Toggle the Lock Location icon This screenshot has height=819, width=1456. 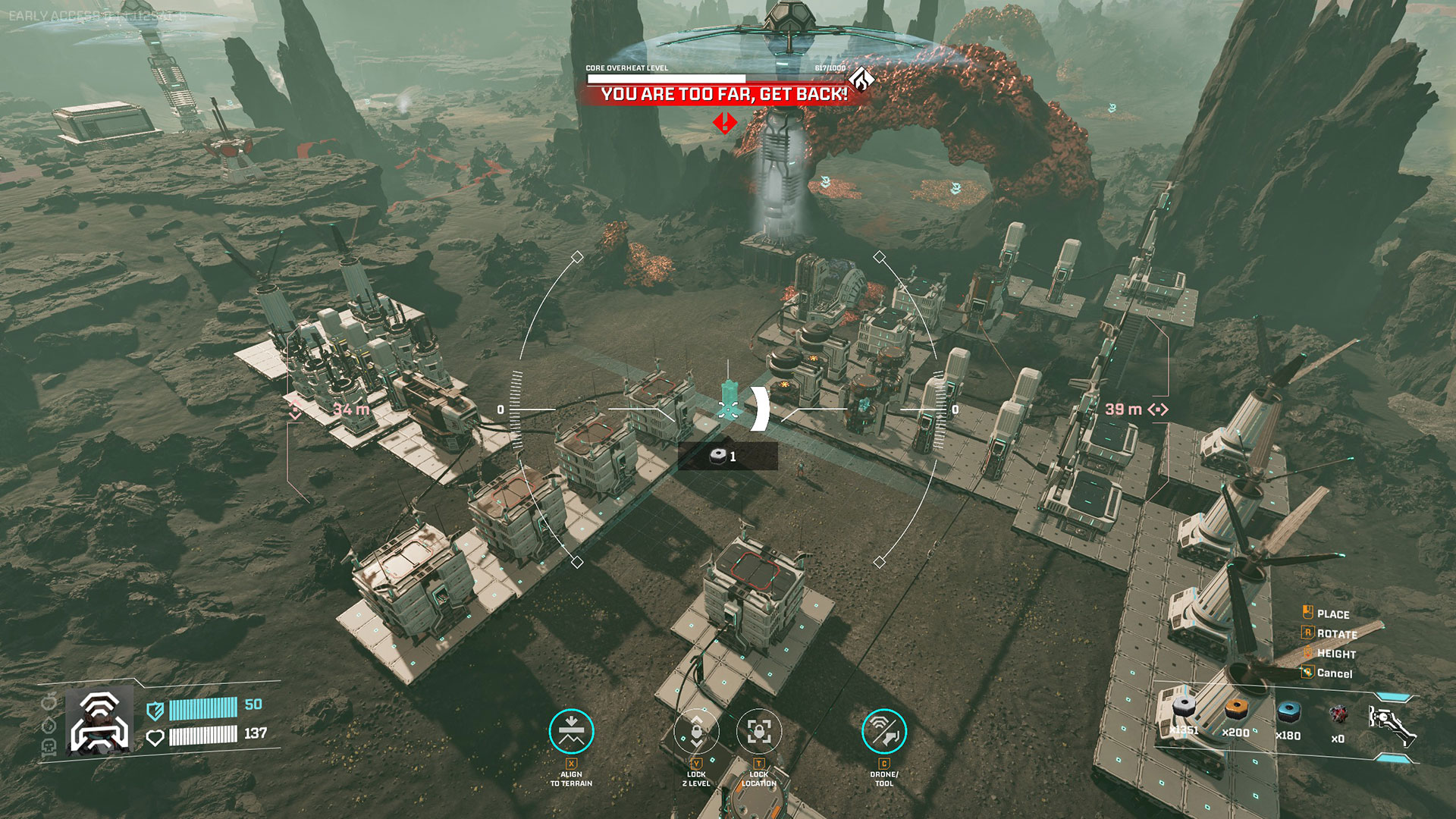point(758,732)
